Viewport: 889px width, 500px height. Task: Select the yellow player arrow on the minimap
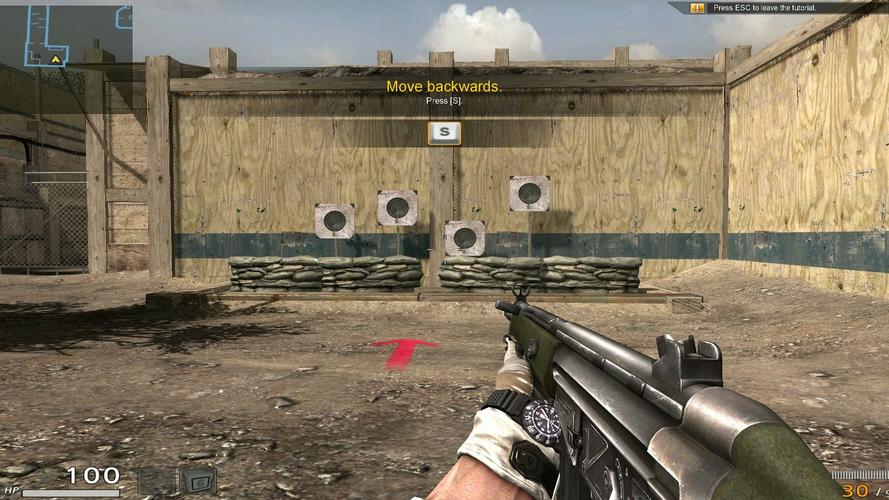[56, 59]
